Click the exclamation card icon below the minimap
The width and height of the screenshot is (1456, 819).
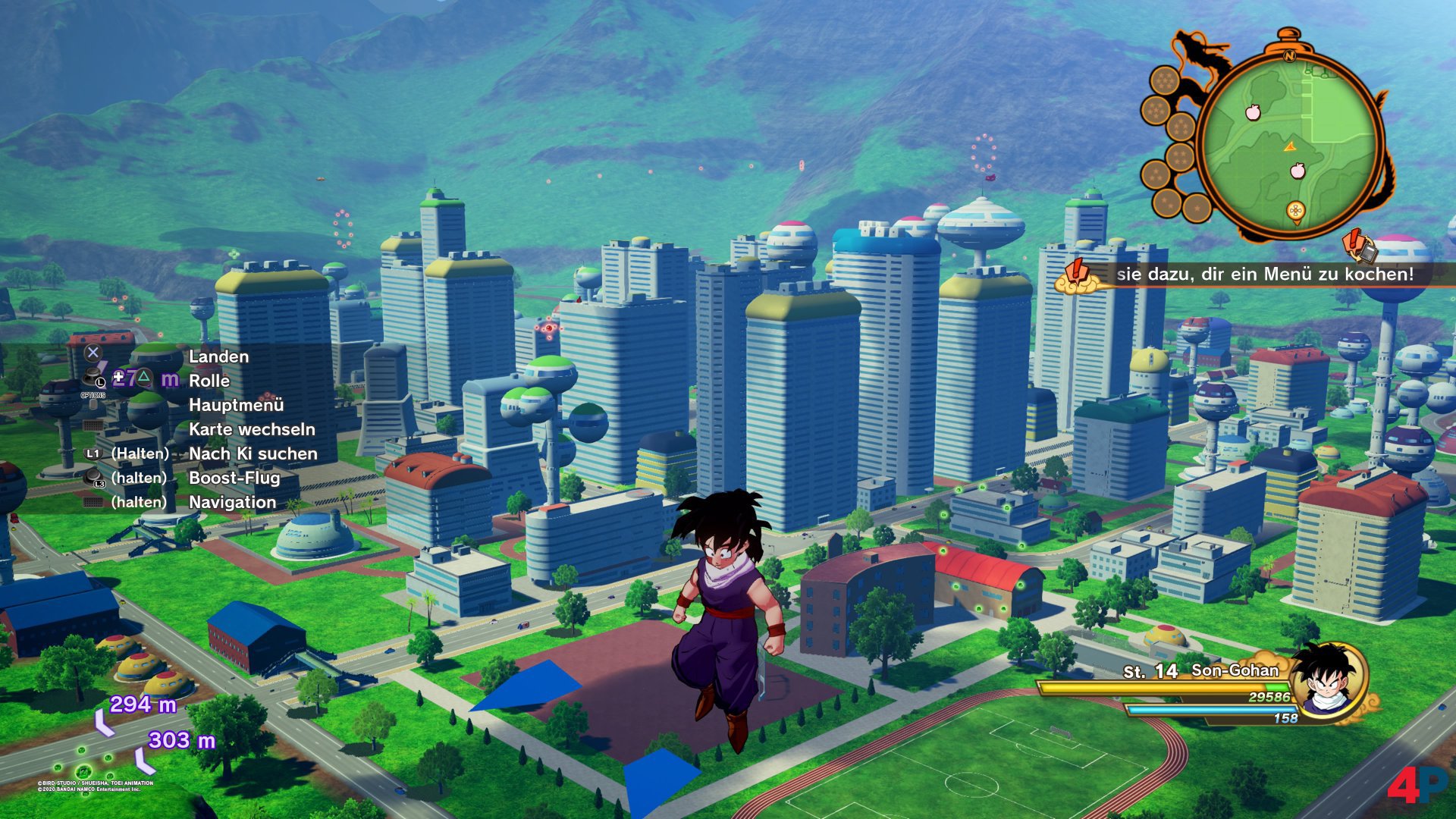click(x=1359, y=245)
